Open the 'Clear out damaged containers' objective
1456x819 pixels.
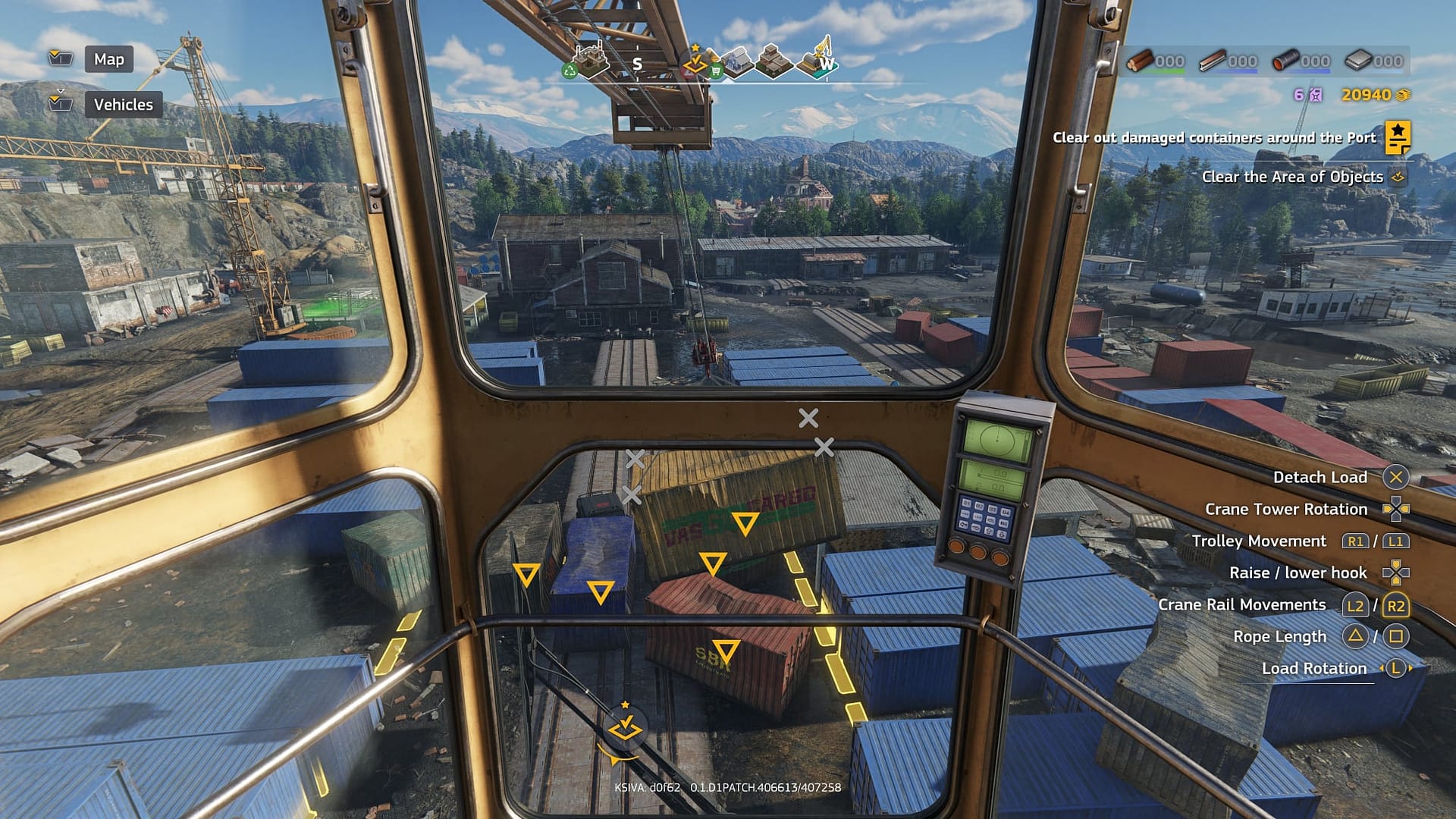tap(1213, 138)
